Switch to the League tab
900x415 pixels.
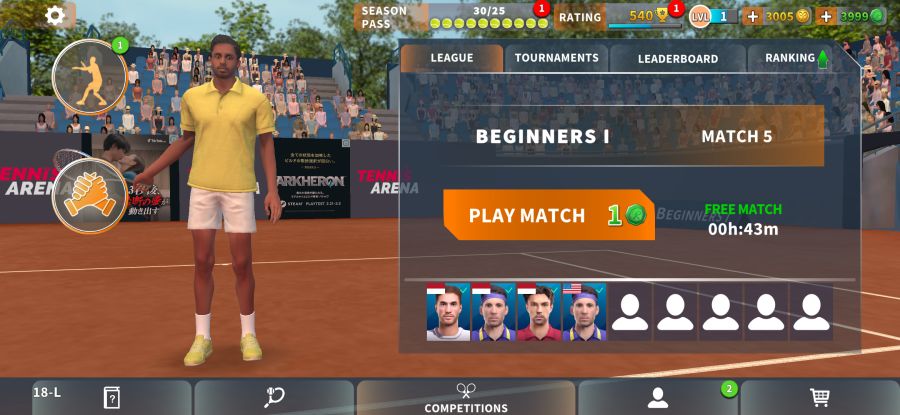pyautogui.click(x=452, y=58)
